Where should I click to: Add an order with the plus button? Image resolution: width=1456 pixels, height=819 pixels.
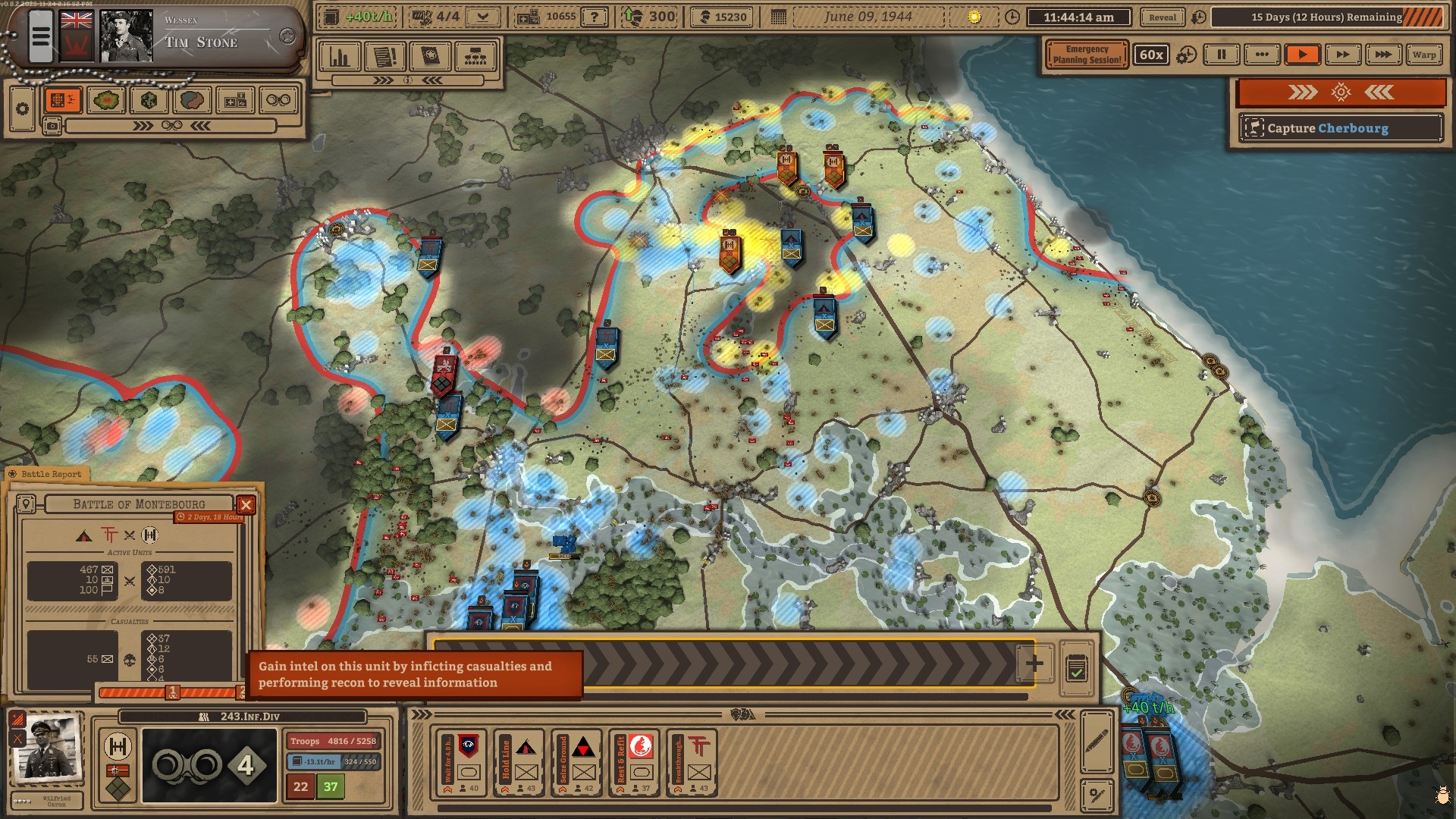1034,664
